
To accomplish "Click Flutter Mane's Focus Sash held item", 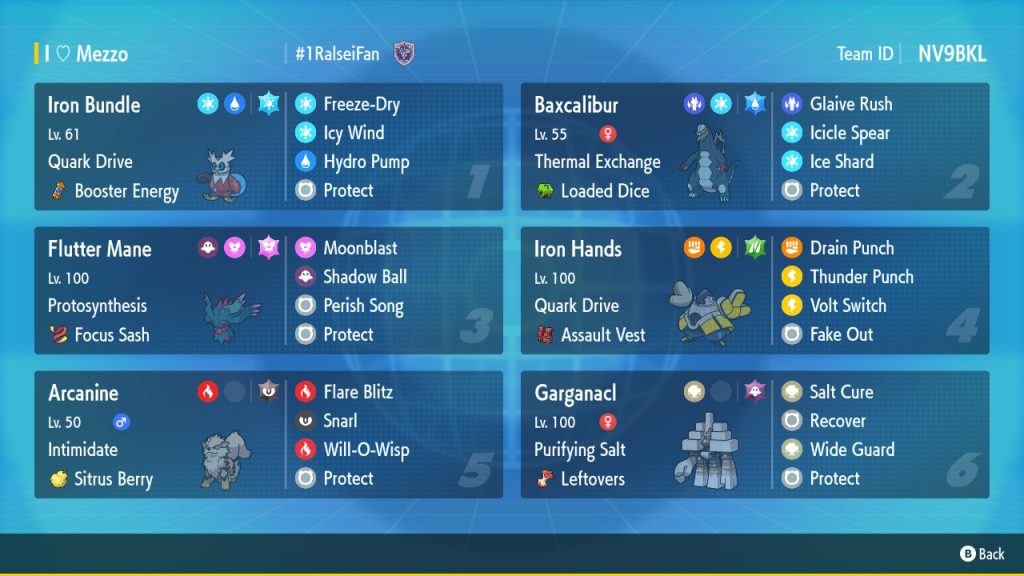I will (x=112, y=335).
